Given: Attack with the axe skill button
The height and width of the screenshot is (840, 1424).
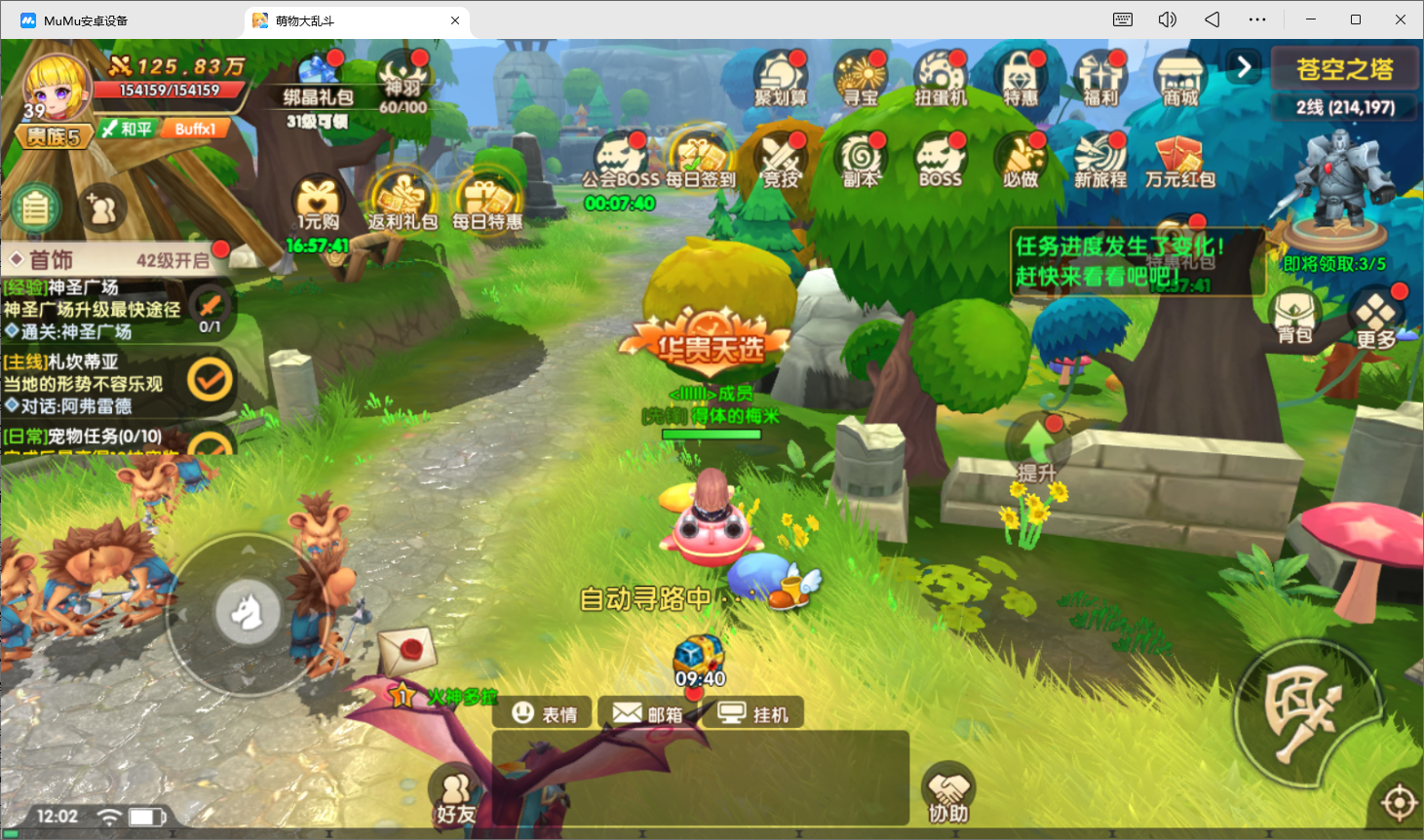Looking at the screenshot, I should tap(1306, 713).
